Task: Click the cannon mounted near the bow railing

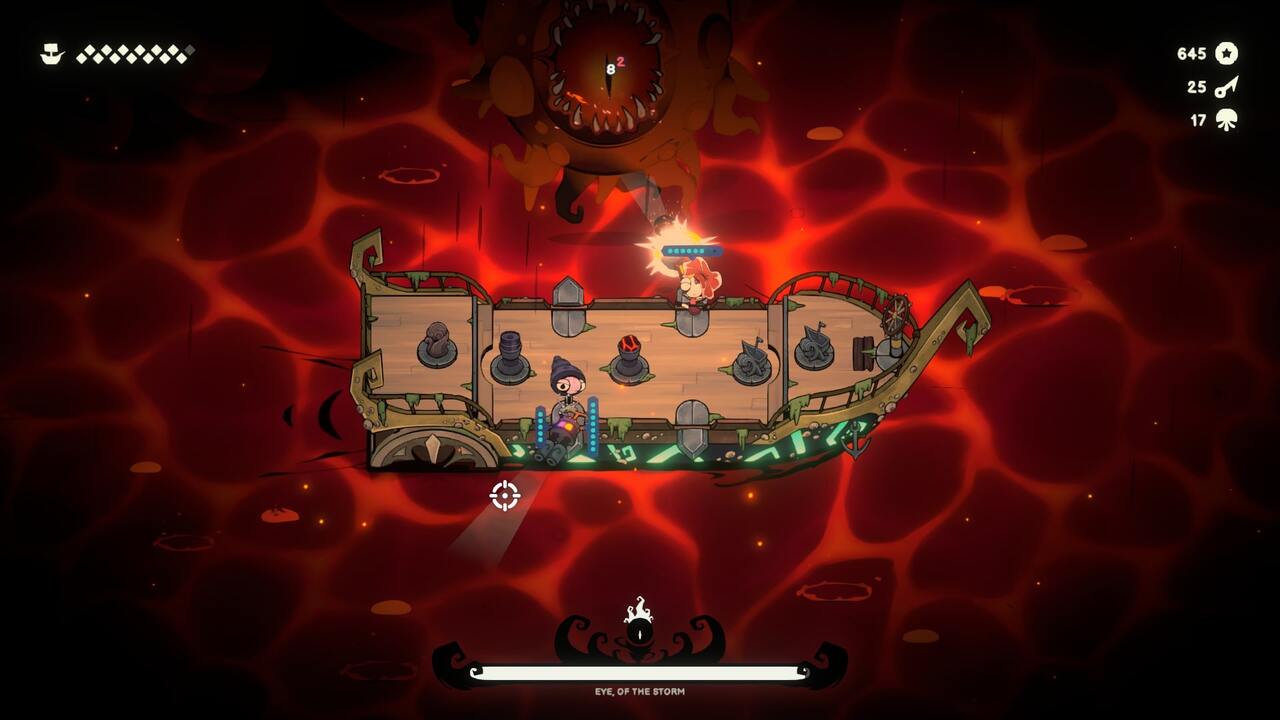Action: pyautogui.click(x=812, y=349)
